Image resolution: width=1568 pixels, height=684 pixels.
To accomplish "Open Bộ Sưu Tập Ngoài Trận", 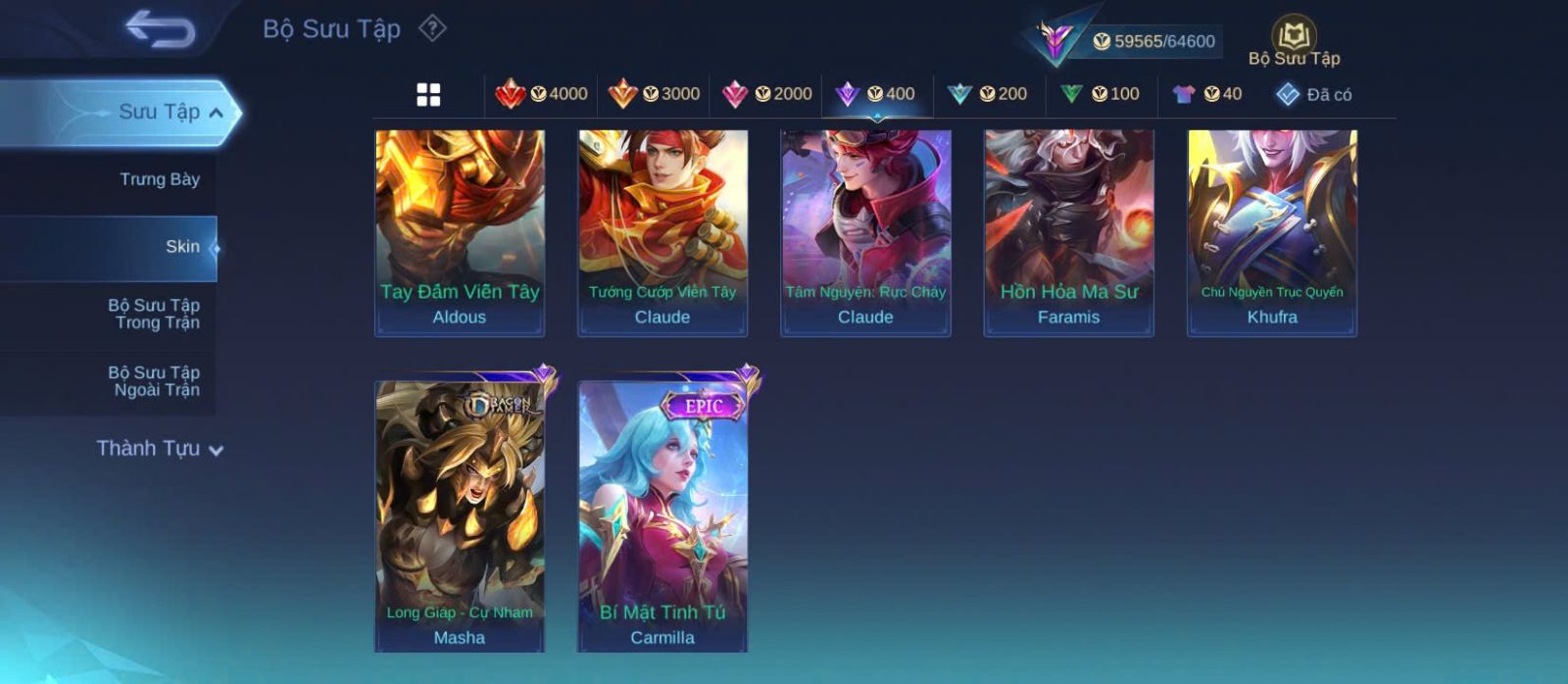I will coord(154,381).
